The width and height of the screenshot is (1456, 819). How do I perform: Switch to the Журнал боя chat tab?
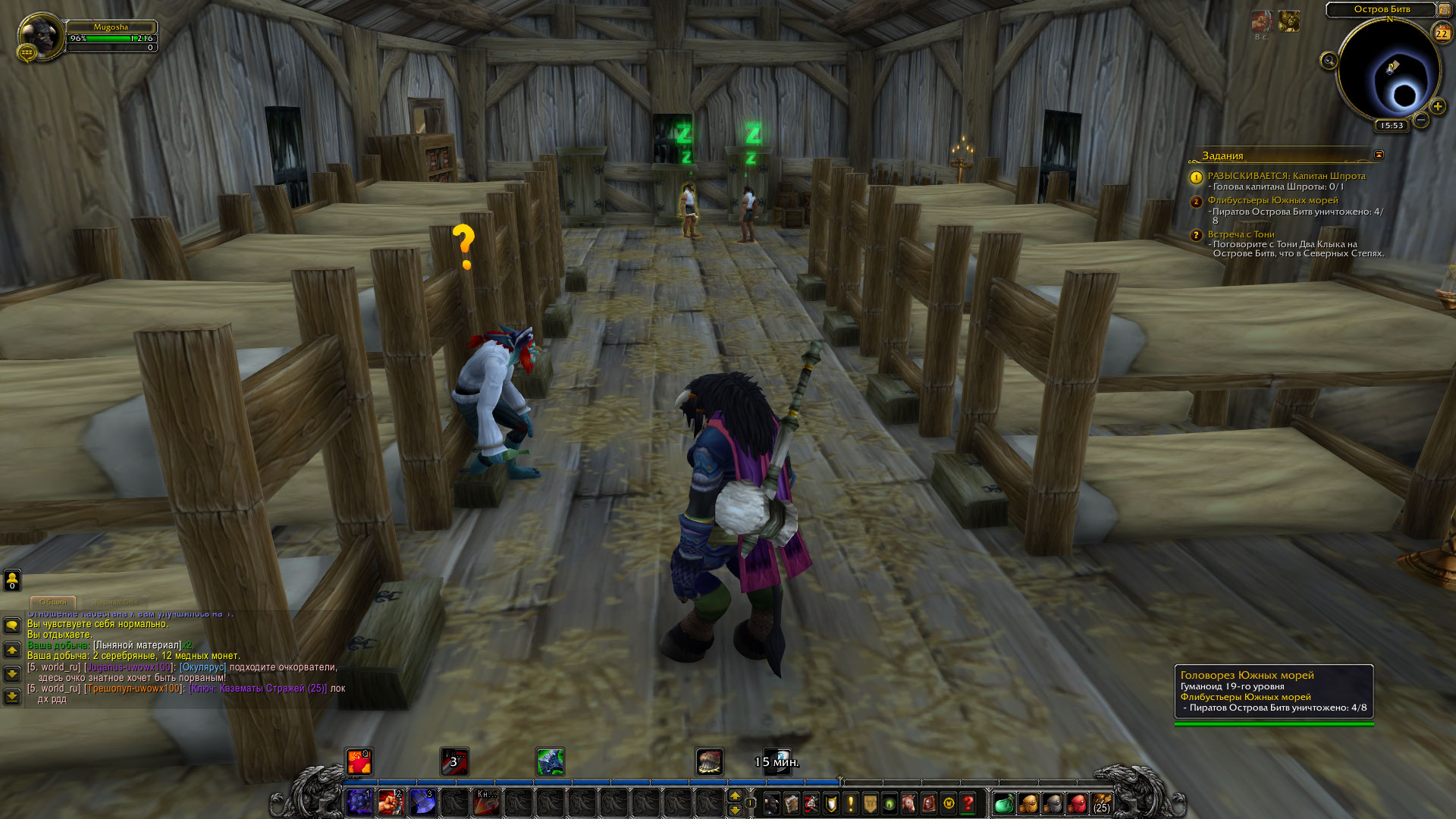pos(116,602)
